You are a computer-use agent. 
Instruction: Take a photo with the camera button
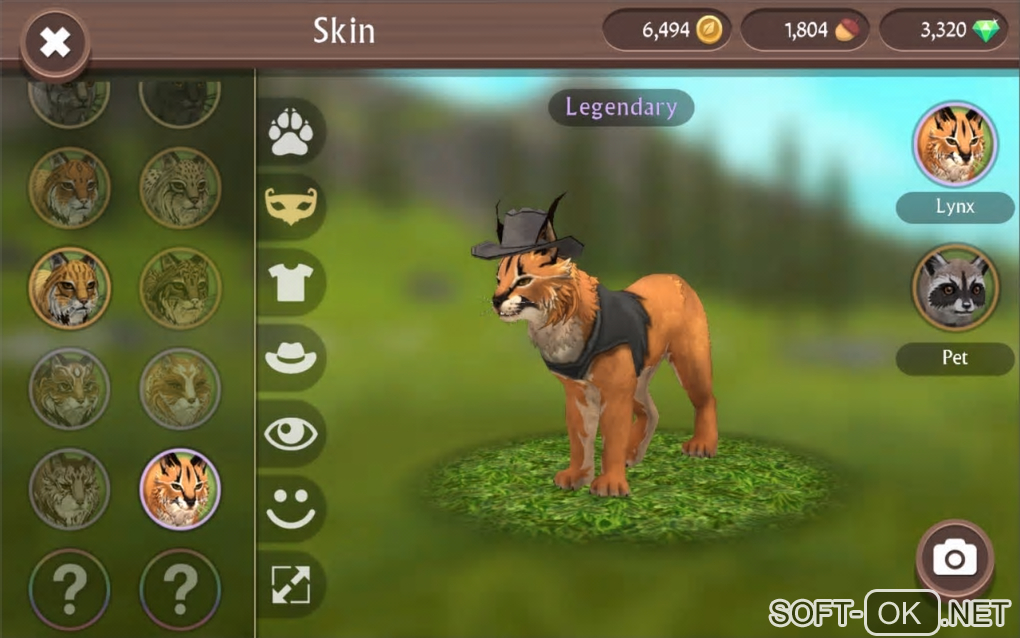click(954, 558)
